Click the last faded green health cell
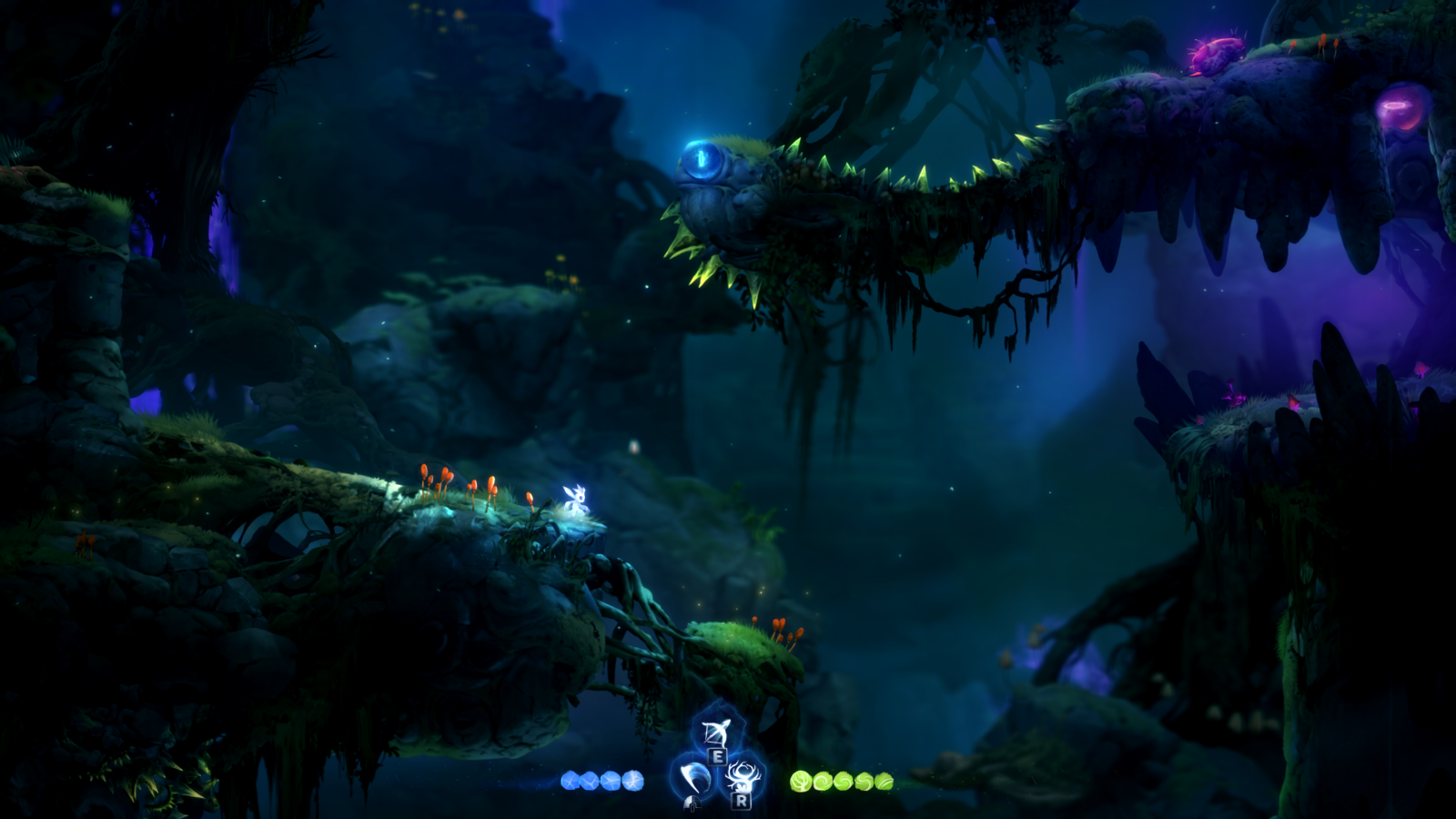Viewport: 1456px width, 819px height. point(883,780)
